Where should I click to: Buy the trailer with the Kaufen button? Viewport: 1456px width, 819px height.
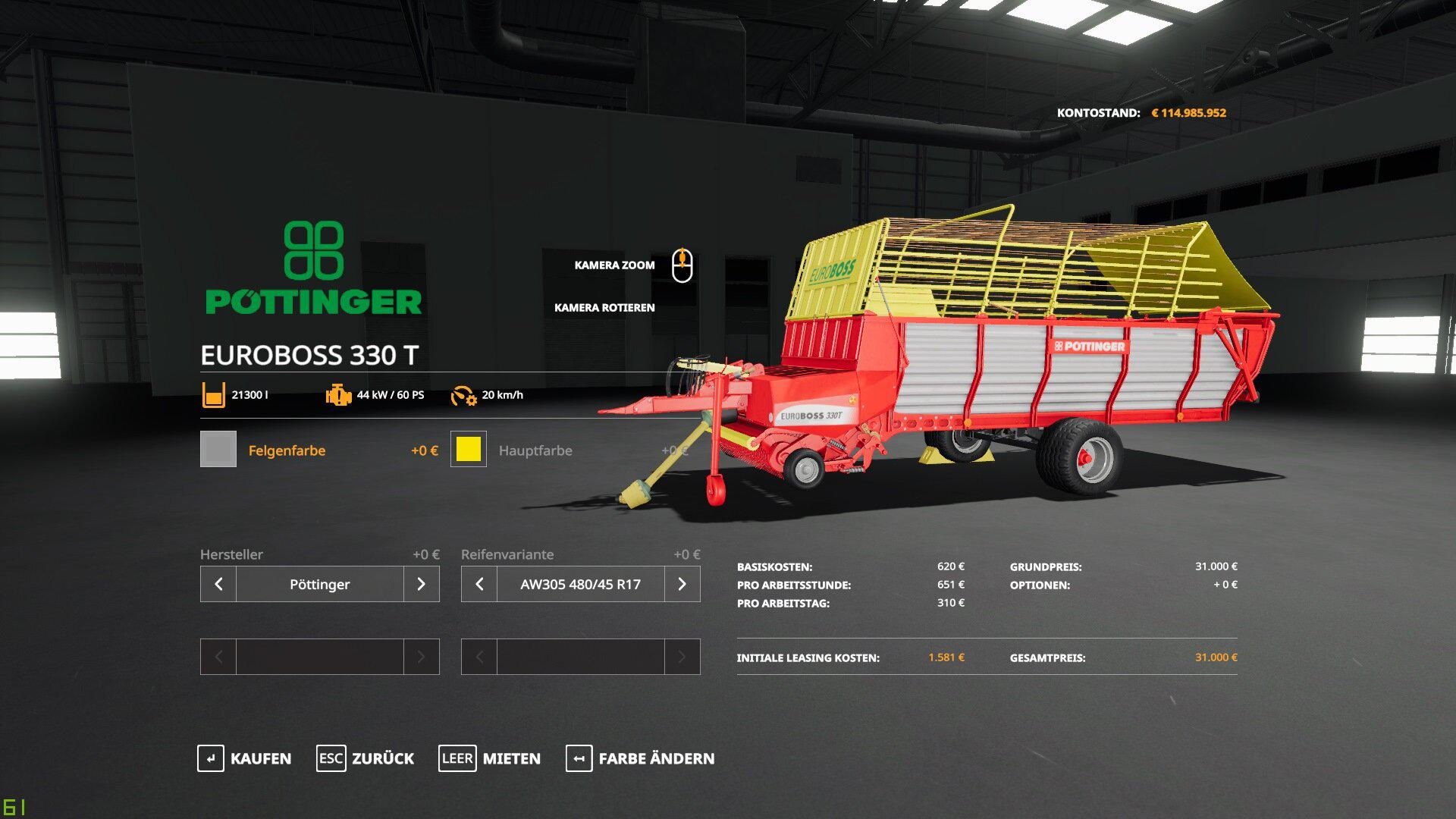[x=244, y=758]
